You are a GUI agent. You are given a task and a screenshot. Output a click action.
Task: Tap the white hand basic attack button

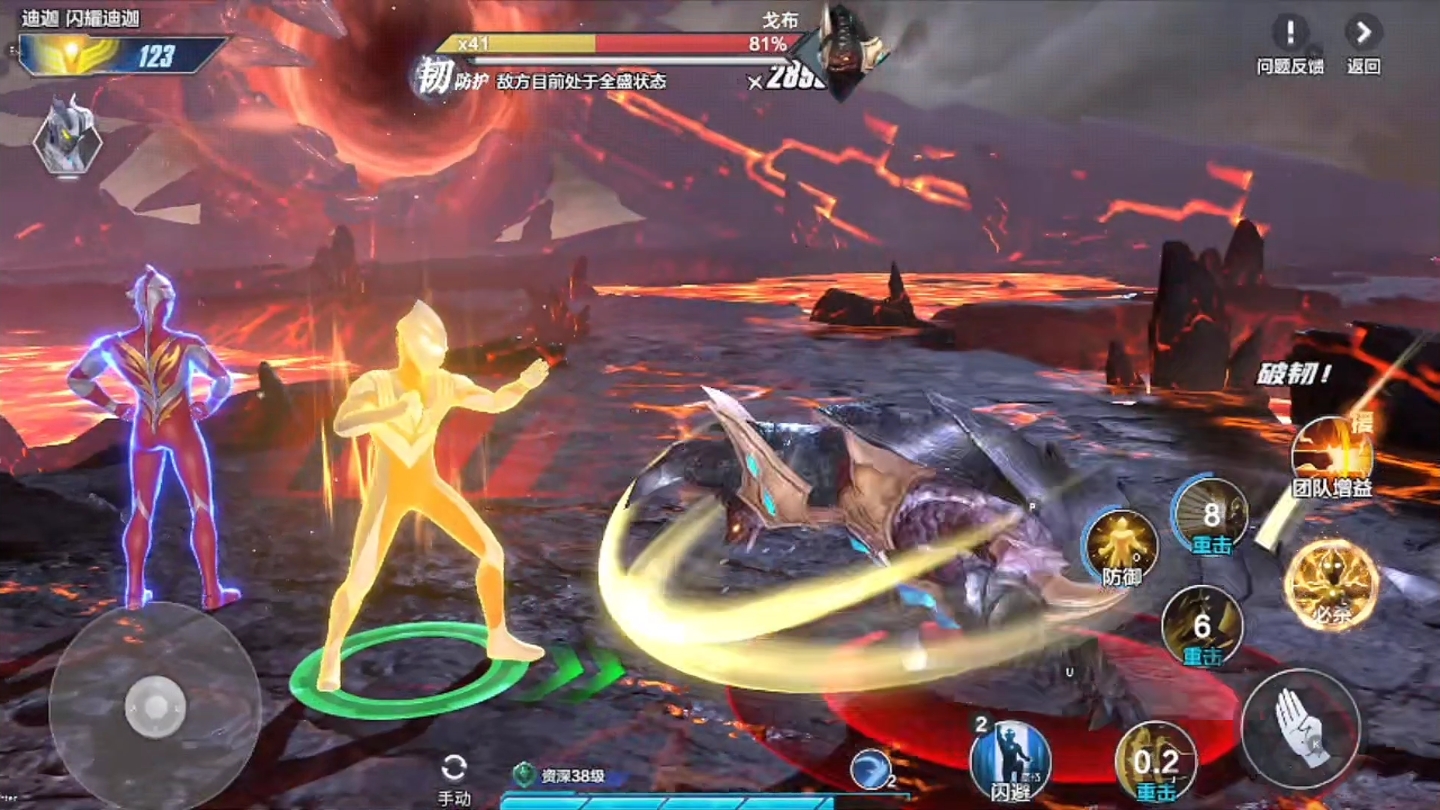[x=1300, y=727]
